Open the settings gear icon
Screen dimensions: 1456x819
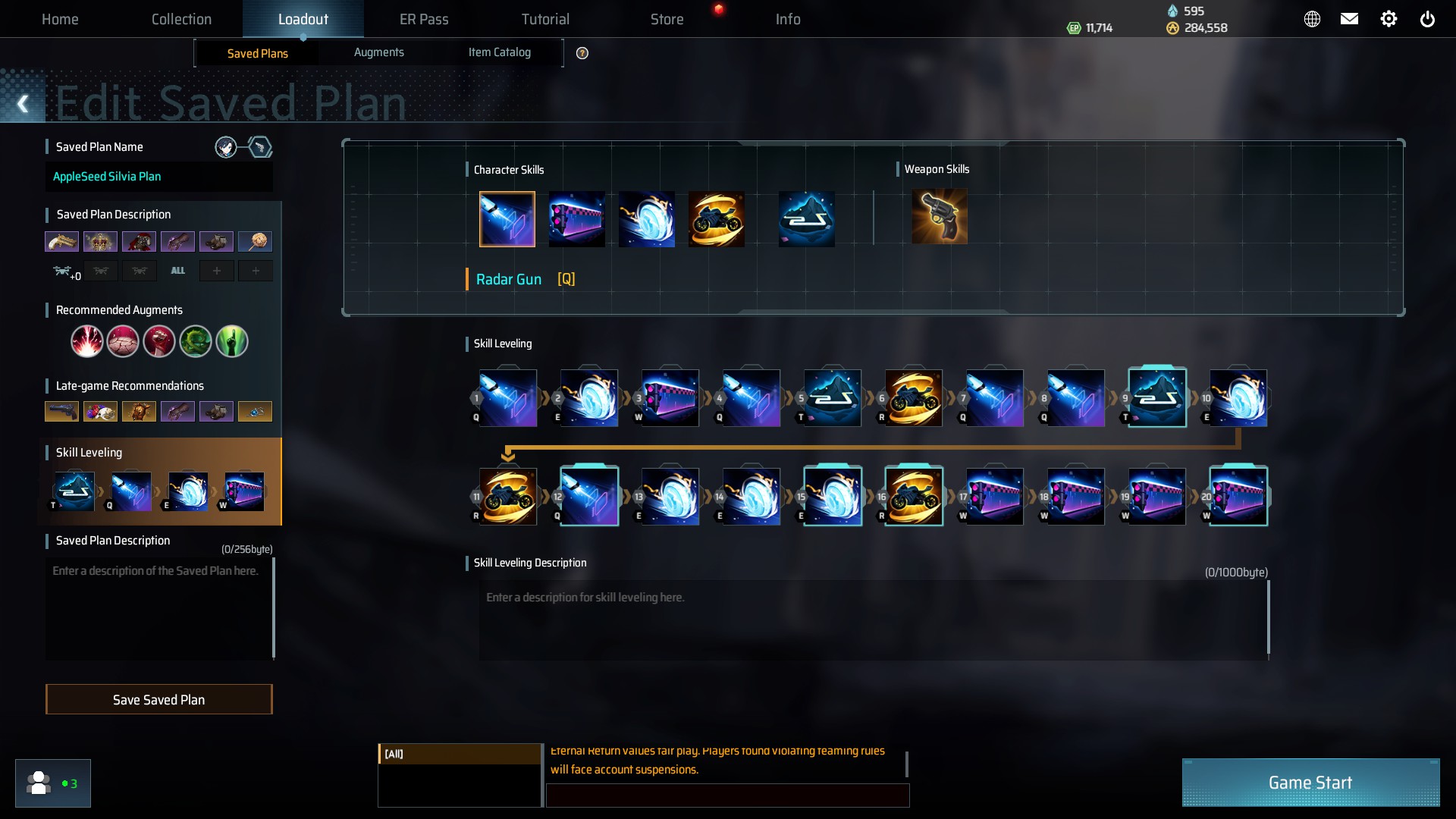tap(1388, 19)
